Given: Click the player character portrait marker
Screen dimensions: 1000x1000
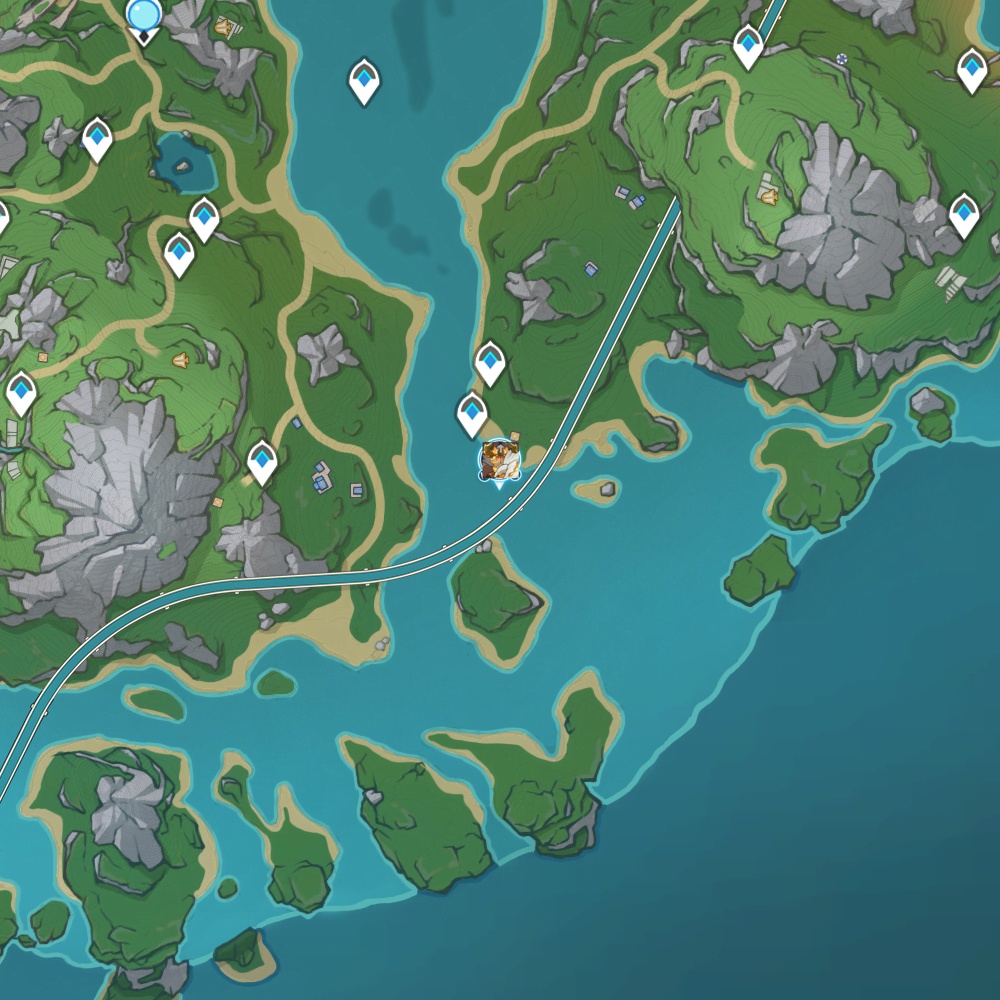Looking at the screenshot, I should (499, 460).
